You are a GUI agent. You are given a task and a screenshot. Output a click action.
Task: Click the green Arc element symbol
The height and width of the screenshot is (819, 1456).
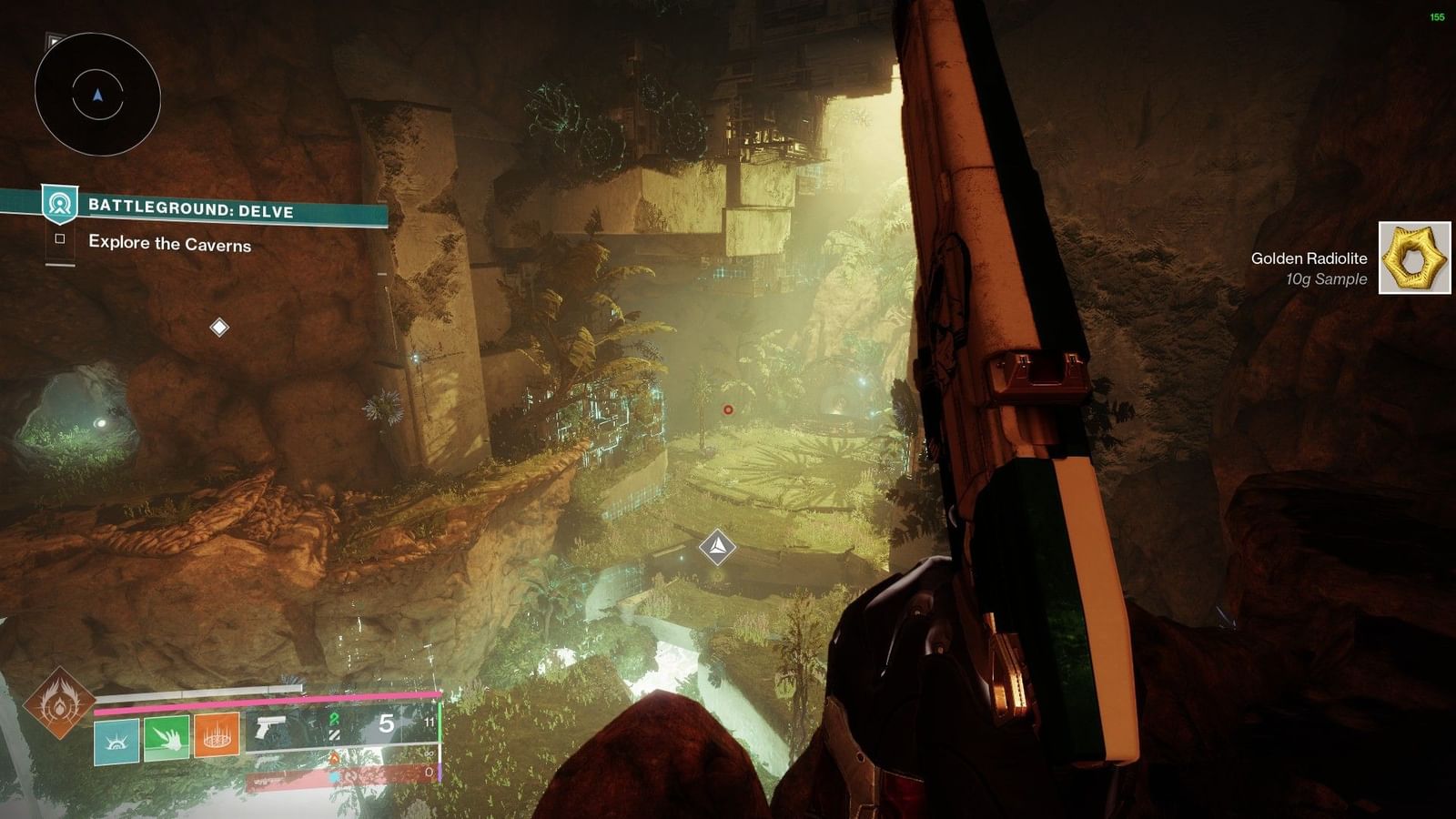(335, 719)
